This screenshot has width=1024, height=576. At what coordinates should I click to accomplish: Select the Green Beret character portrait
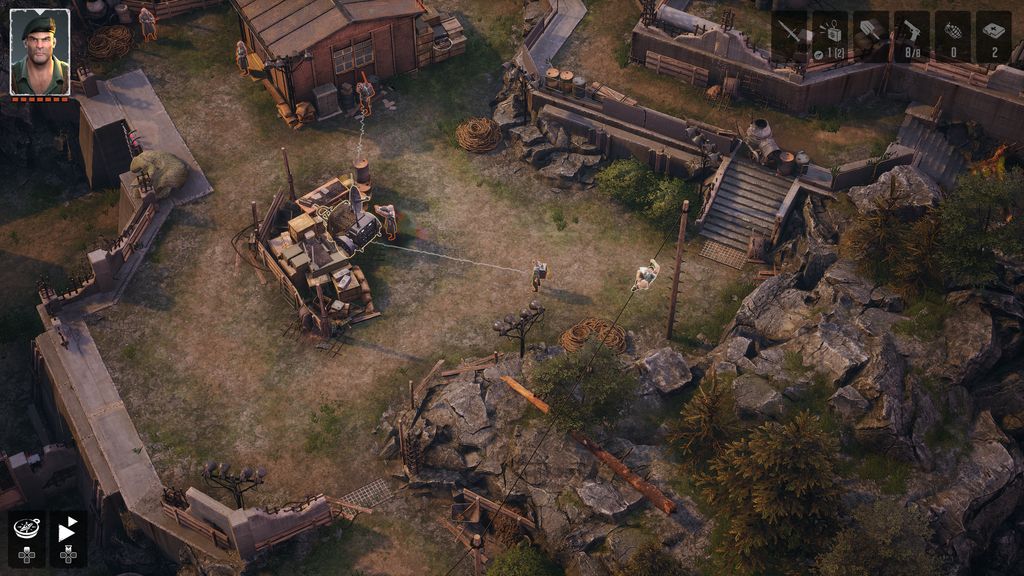coord(40,52)
